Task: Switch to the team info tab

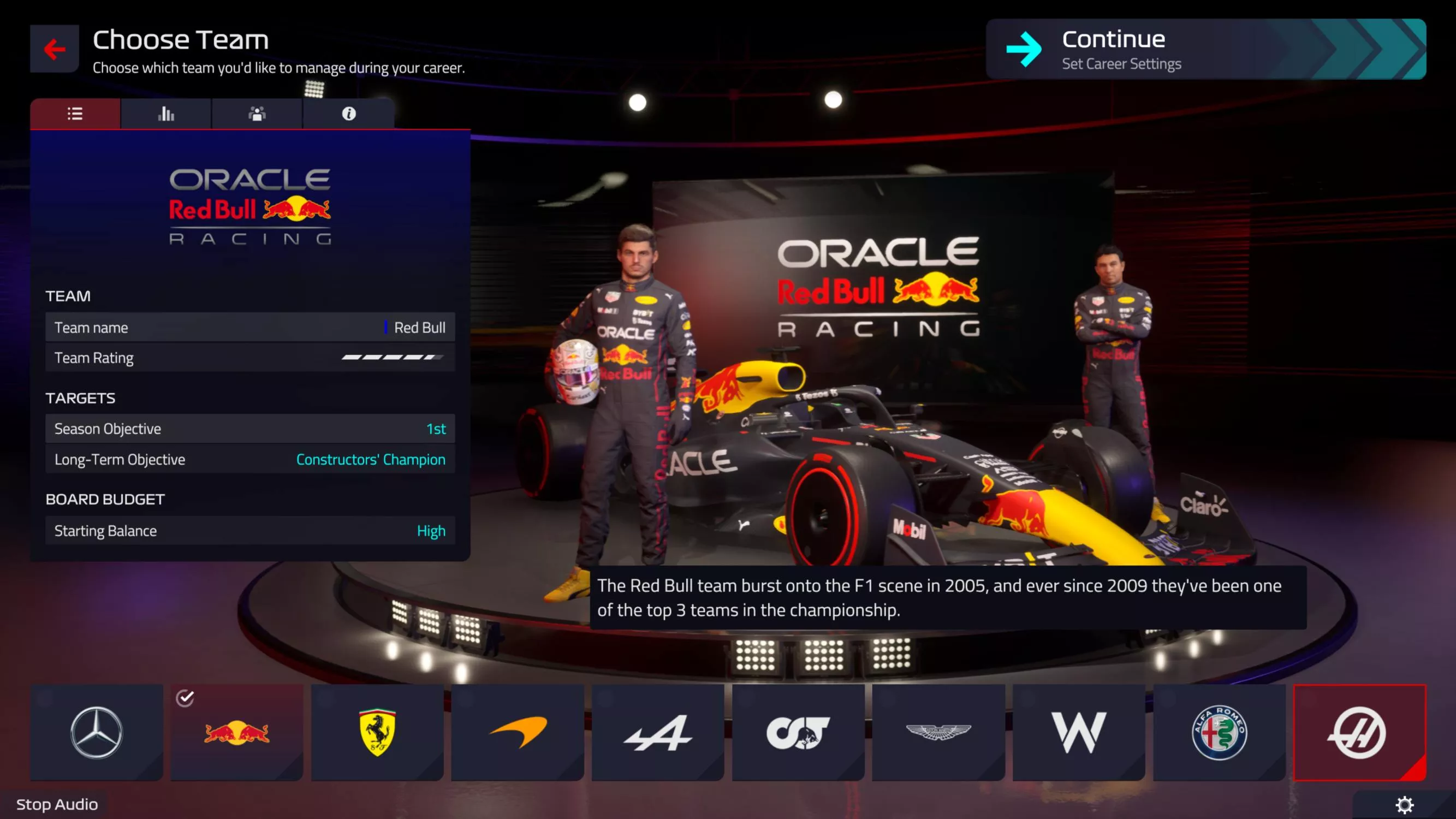Action: (x=348, y=114)
